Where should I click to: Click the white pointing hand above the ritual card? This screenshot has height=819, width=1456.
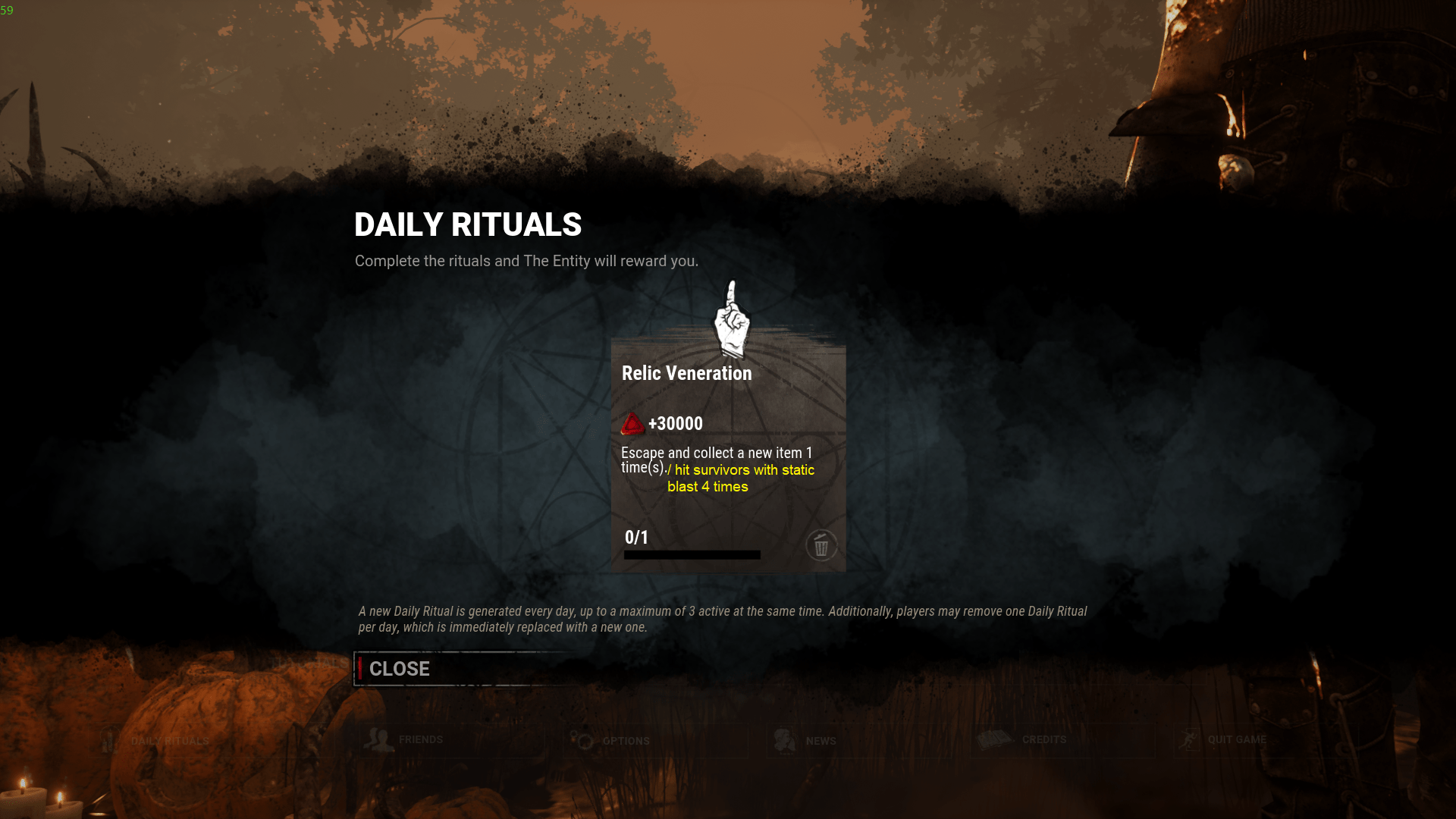tap(730, 322)
